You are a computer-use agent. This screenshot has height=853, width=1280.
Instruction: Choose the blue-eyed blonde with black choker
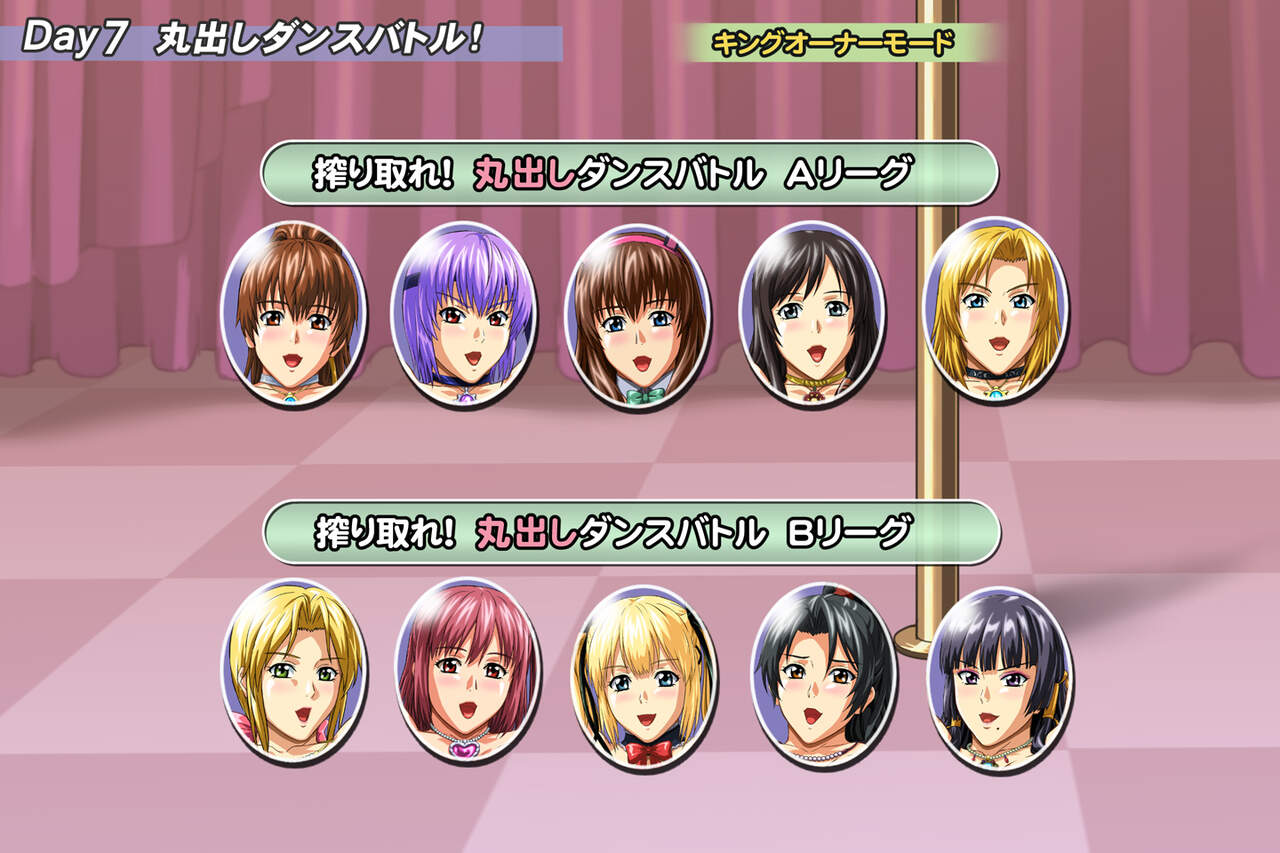pyautogui.click(x=994, y=308)
